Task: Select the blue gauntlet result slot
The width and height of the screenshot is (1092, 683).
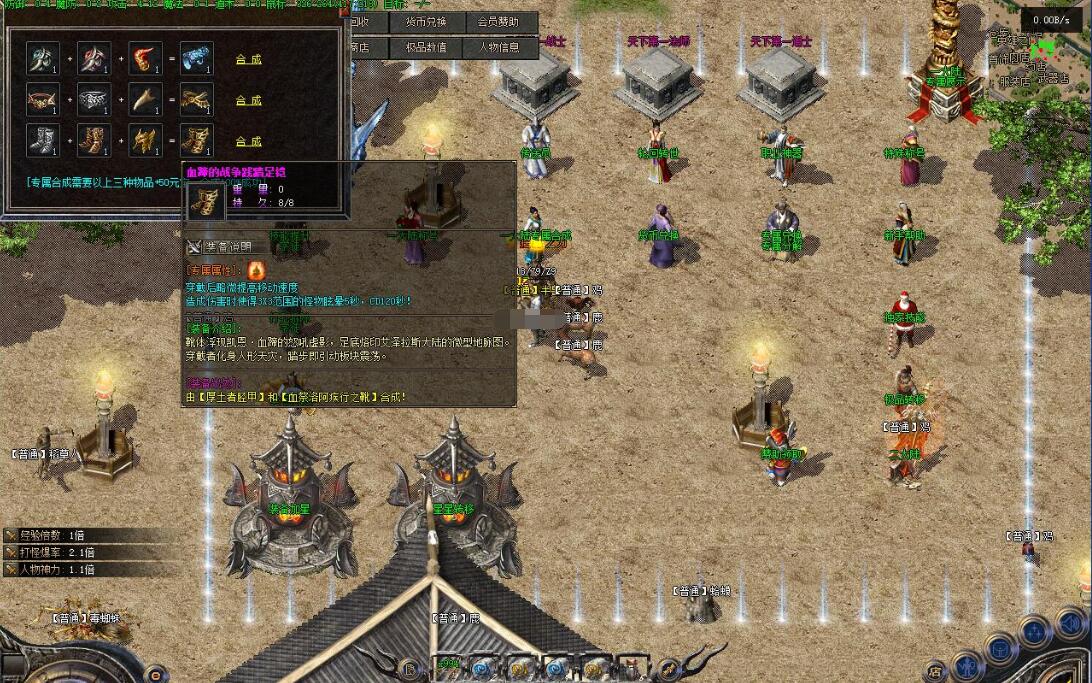Action: 196,59
